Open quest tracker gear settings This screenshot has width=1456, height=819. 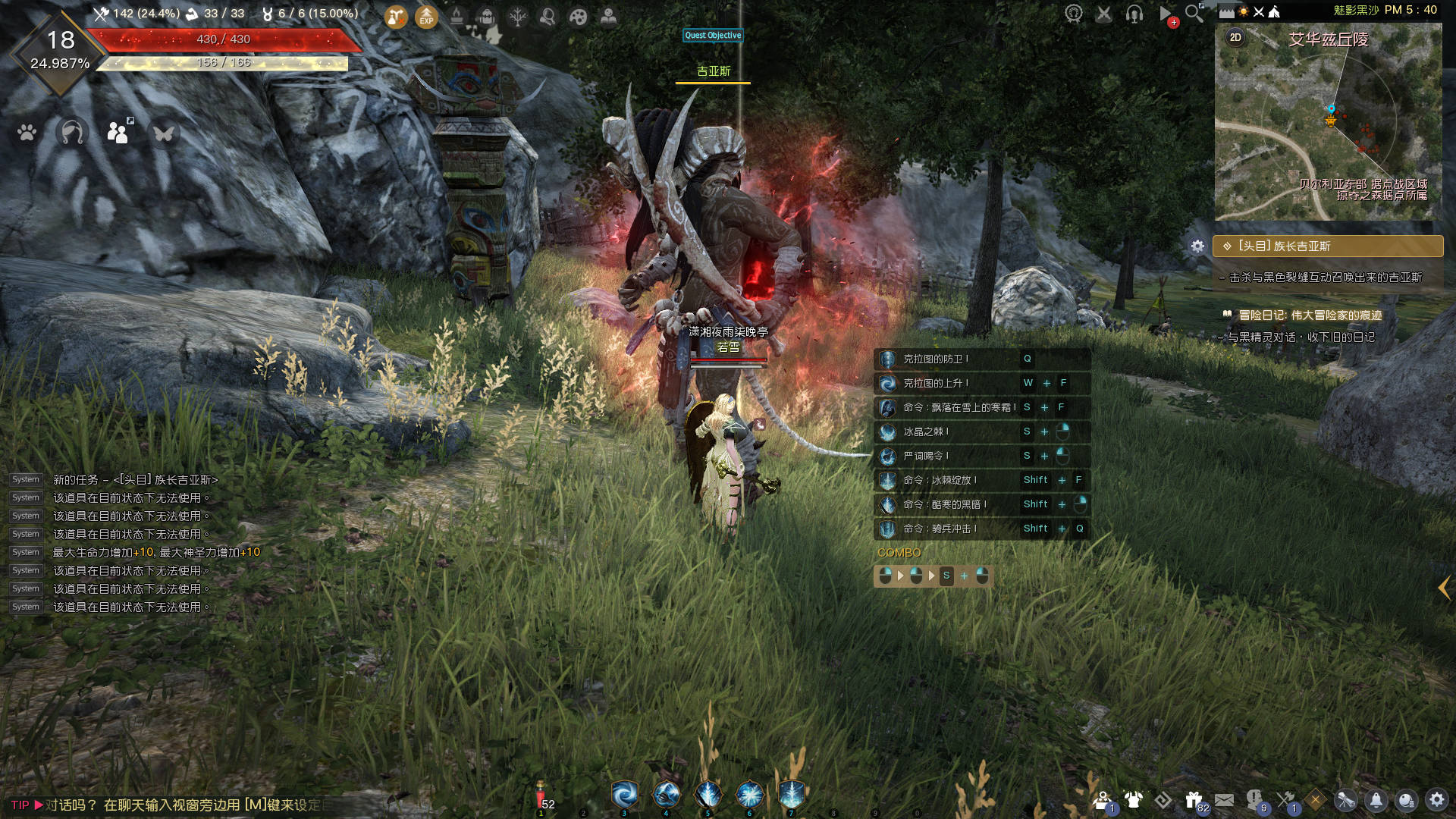(1197, 246)
